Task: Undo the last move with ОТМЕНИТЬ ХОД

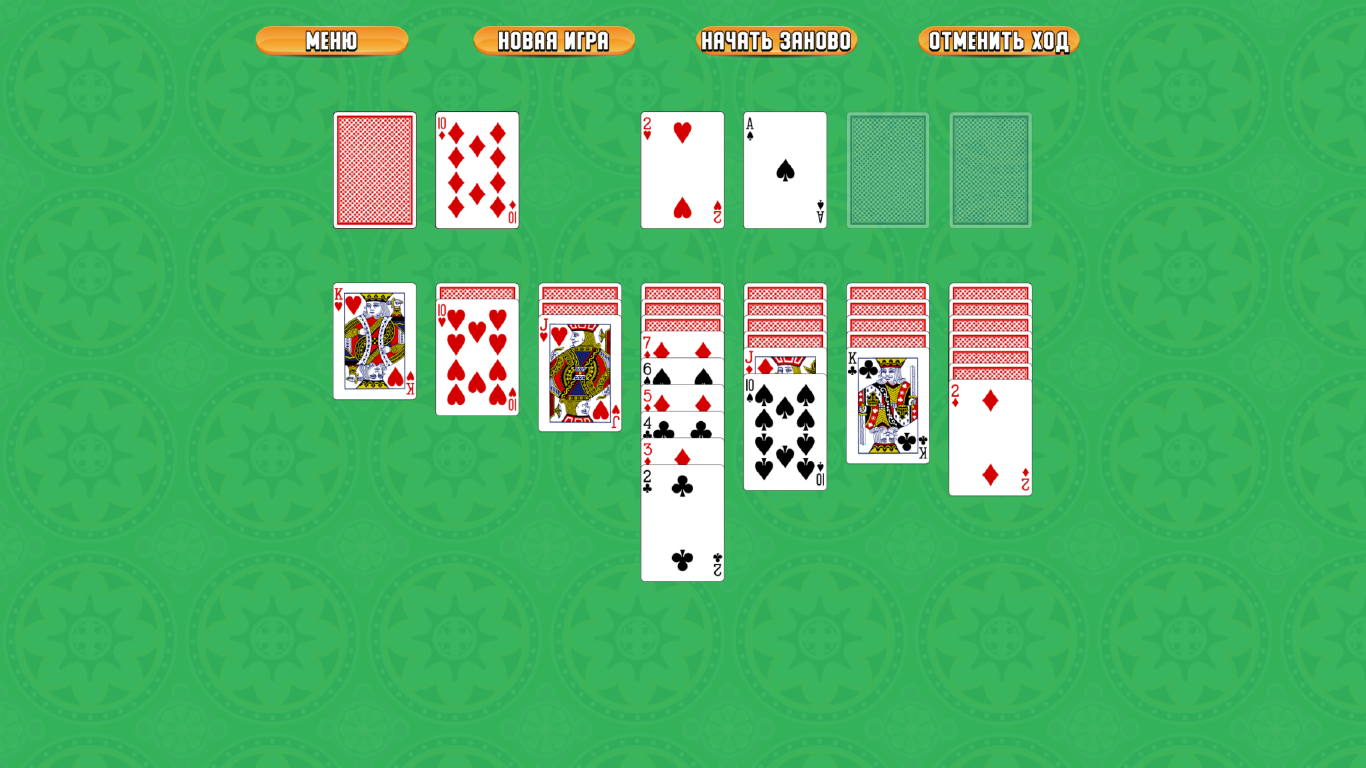Action: 999,41
